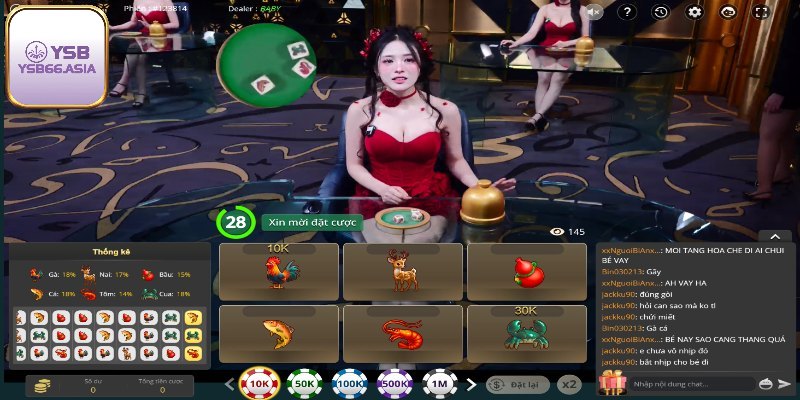The height and width of the screenshot is (400, 800).
Task: Select the shrimp betting tile
Action: pos(402,333)
